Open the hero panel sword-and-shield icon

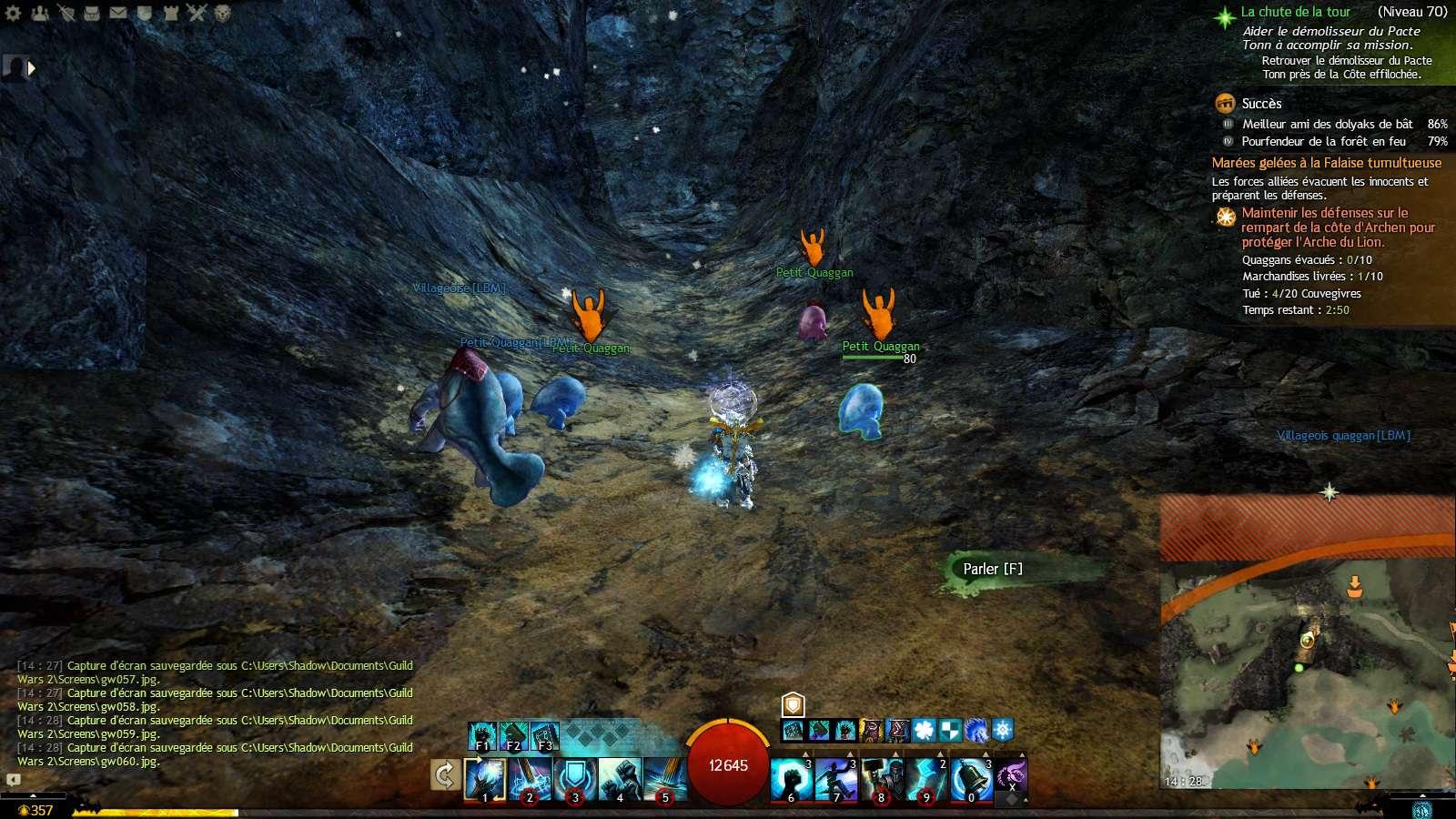pyautogui.click(x=66, y=13)
